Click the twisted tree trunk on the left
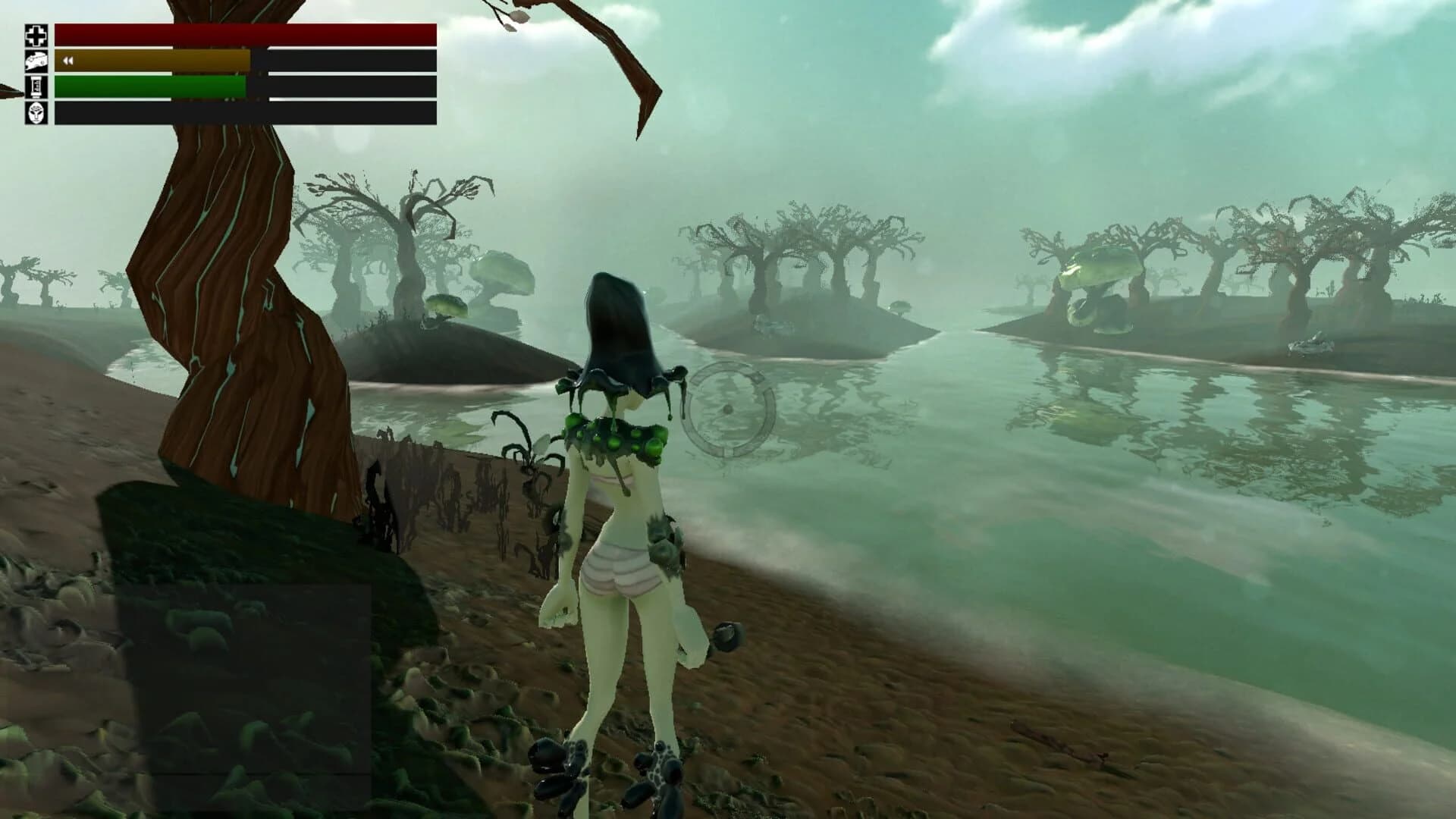The width and height of the screenshot is (1456, 819). click(x=227, y=303)
